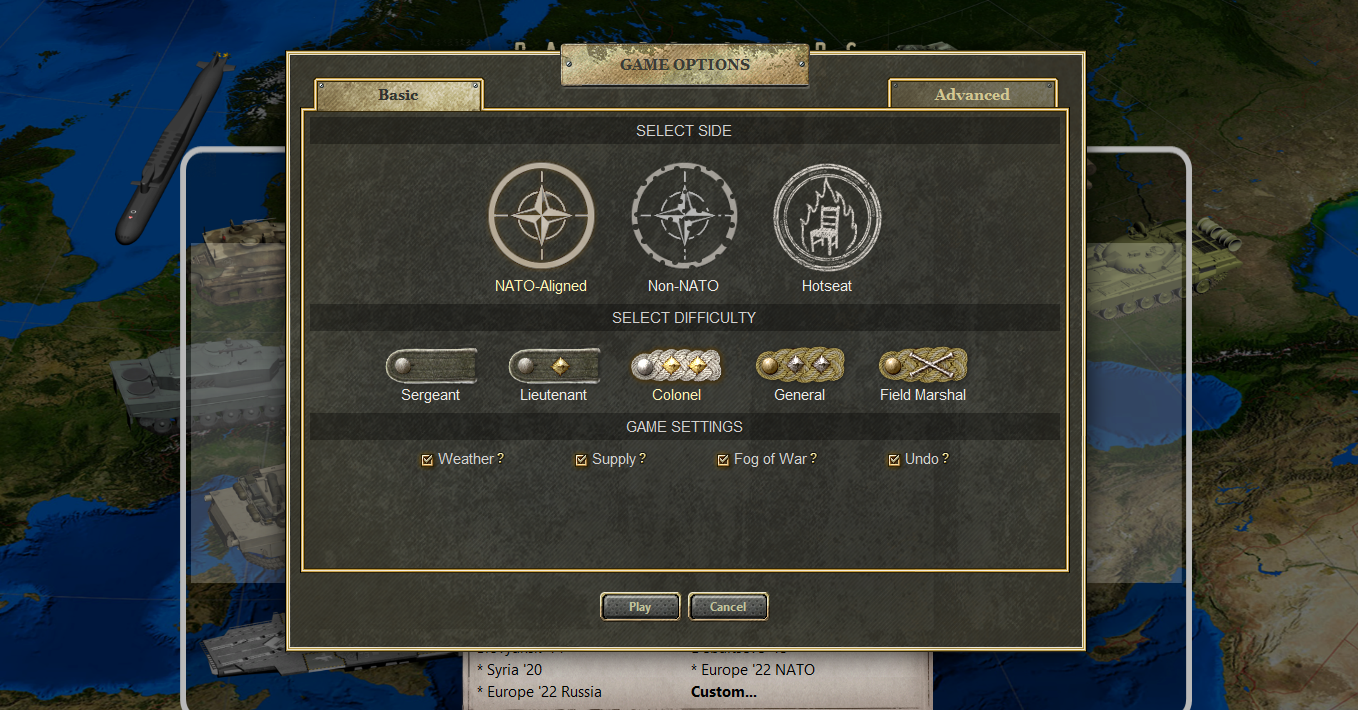Pick General difficulty level
This screenshot has height=710, width=1358.
point(800,366)
